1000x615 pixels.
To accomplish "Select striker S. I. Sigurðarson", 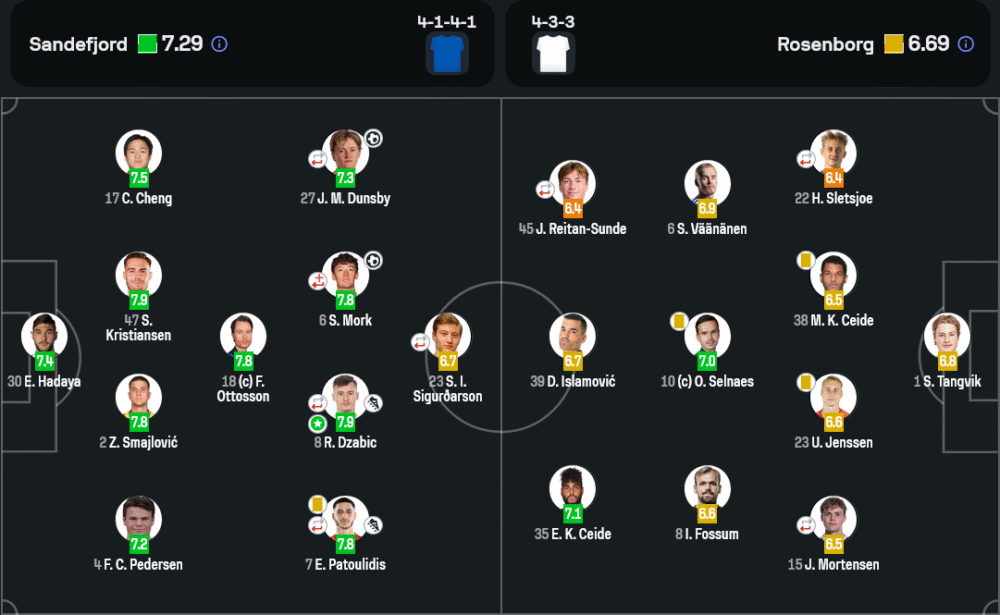I will pos(448,336).
